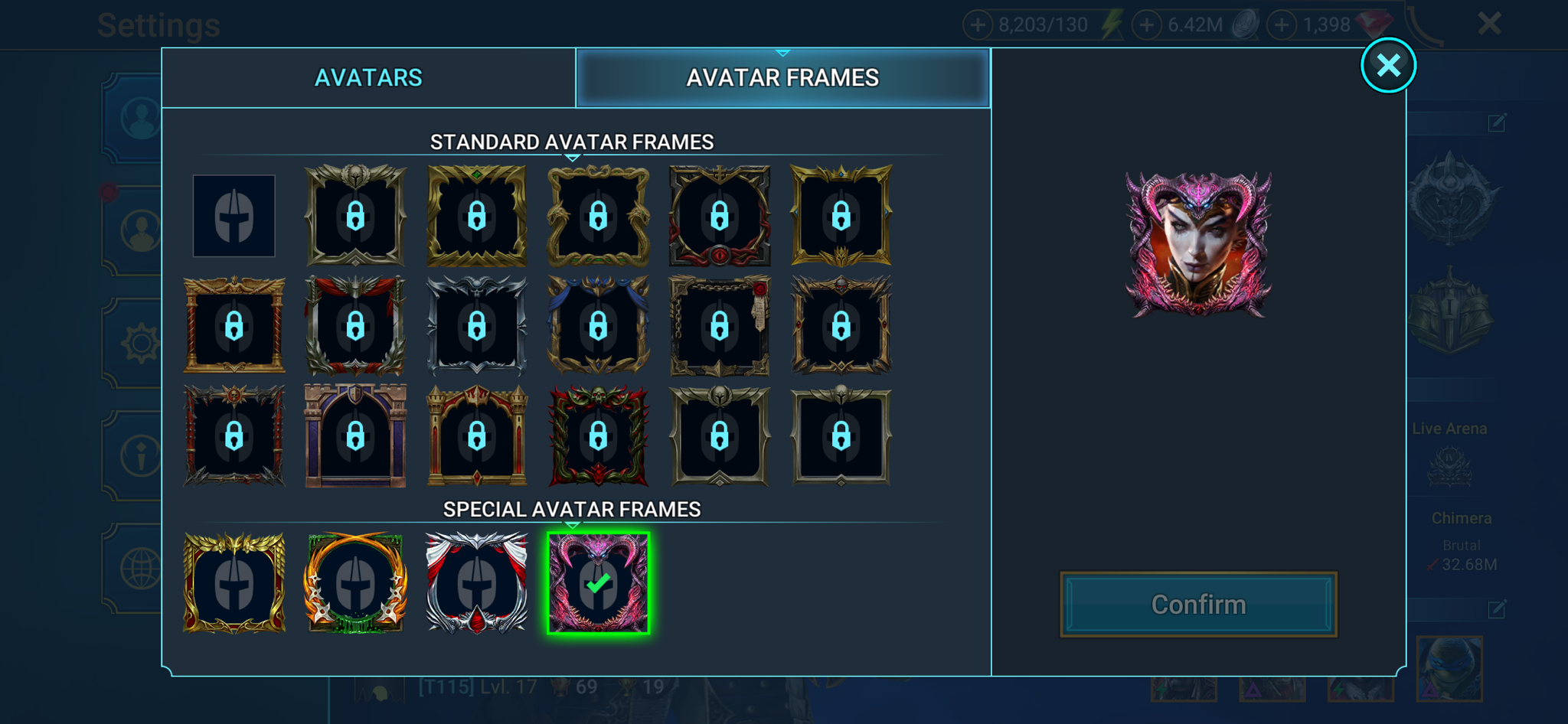Select the default blank avatar frame
The image size is (1568, 724).
(x=234, y=216)
